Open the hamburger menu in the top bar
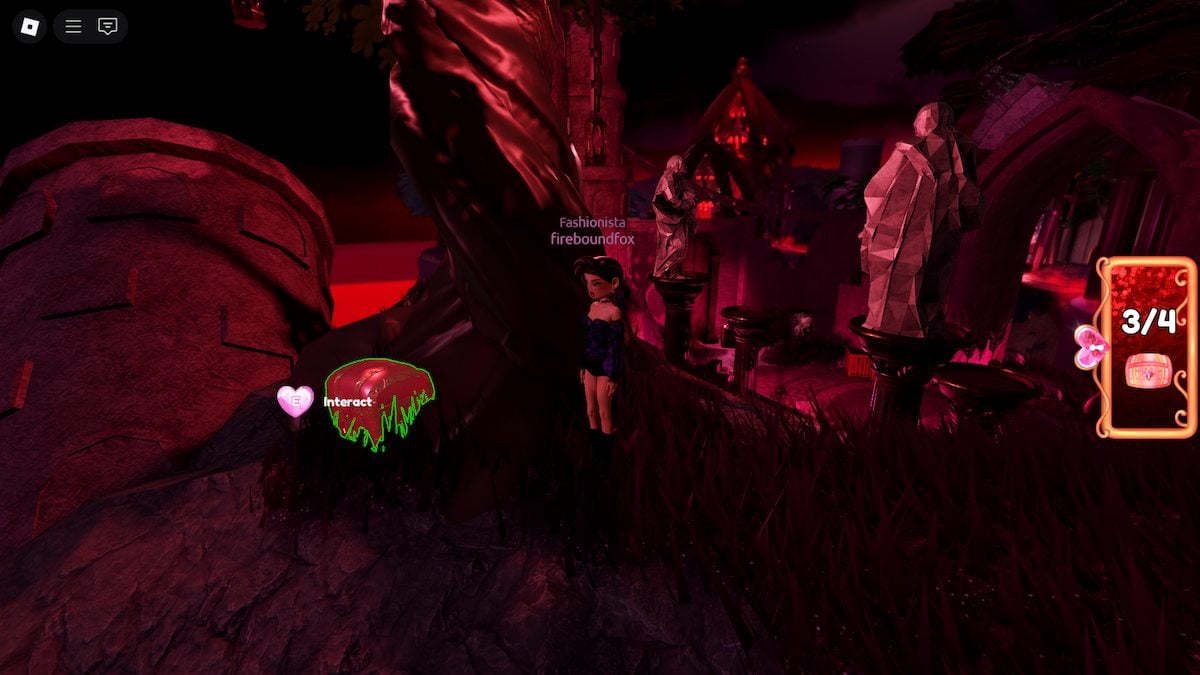Image resolution: width=1200 pixels, height=675 pixels. click(73, 27)
